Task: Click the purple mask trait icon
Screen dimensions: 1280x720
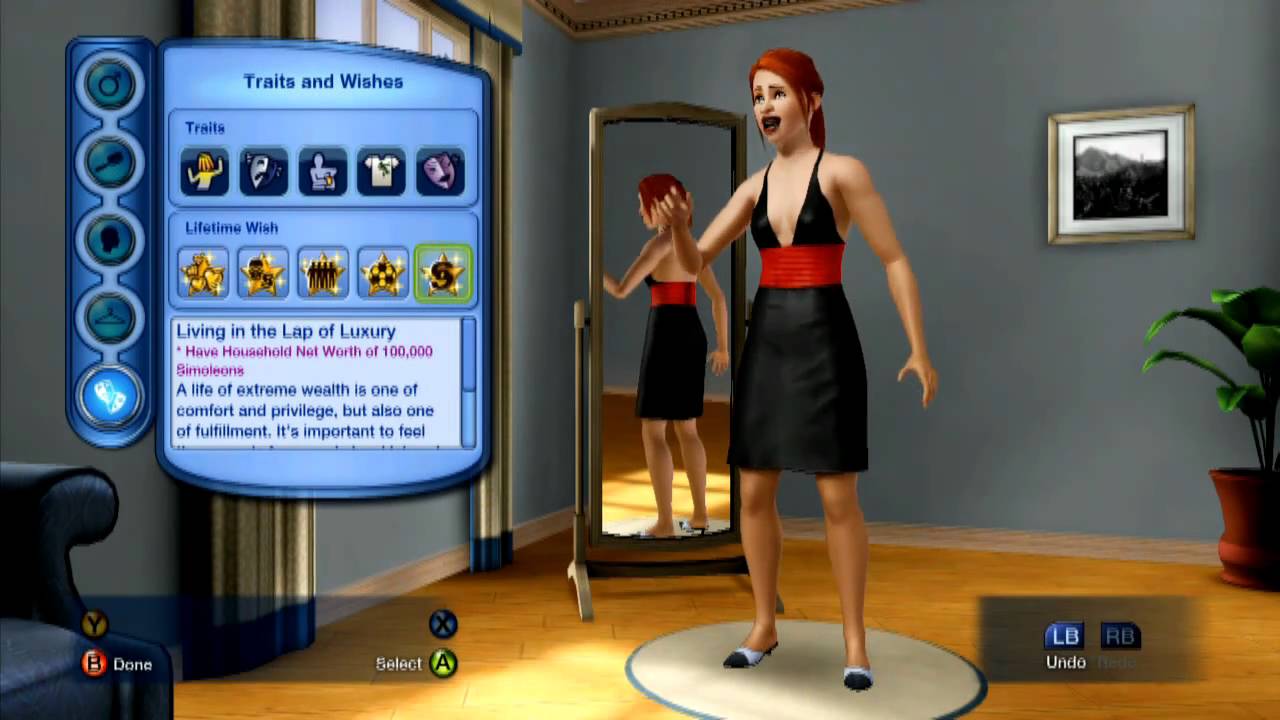Action: pos(441,172)
